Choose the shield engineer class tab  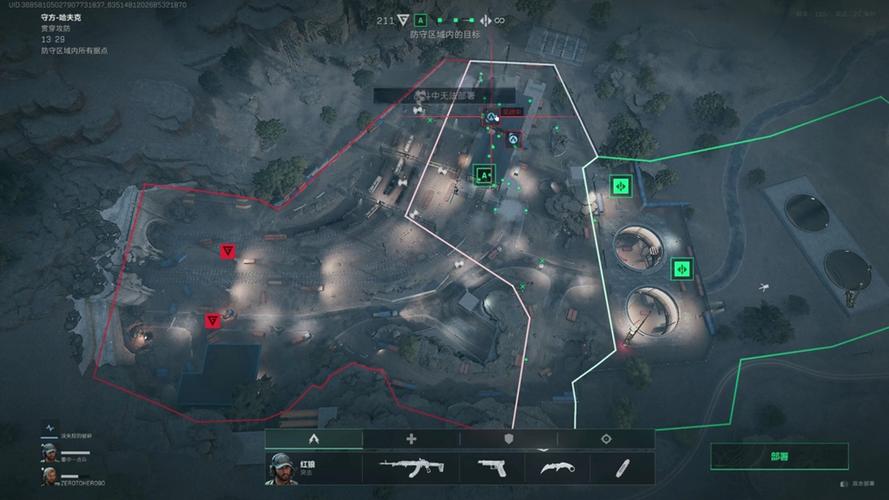coord(508,439)
